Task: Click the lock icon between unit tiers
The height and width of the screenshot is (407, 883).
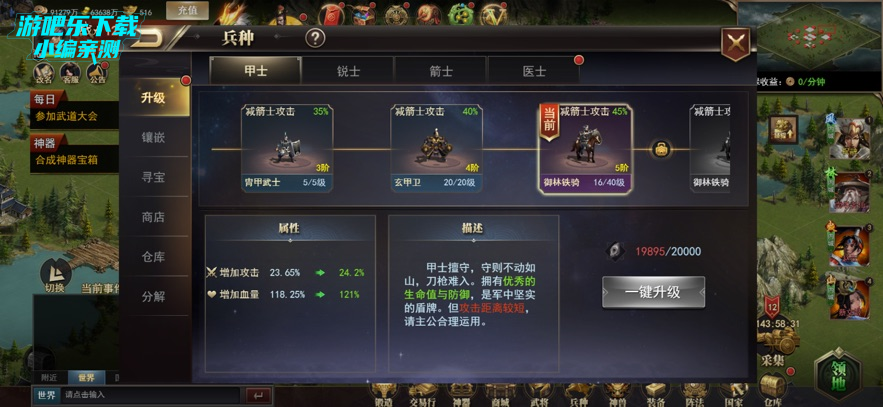Action: pos(661,149)
